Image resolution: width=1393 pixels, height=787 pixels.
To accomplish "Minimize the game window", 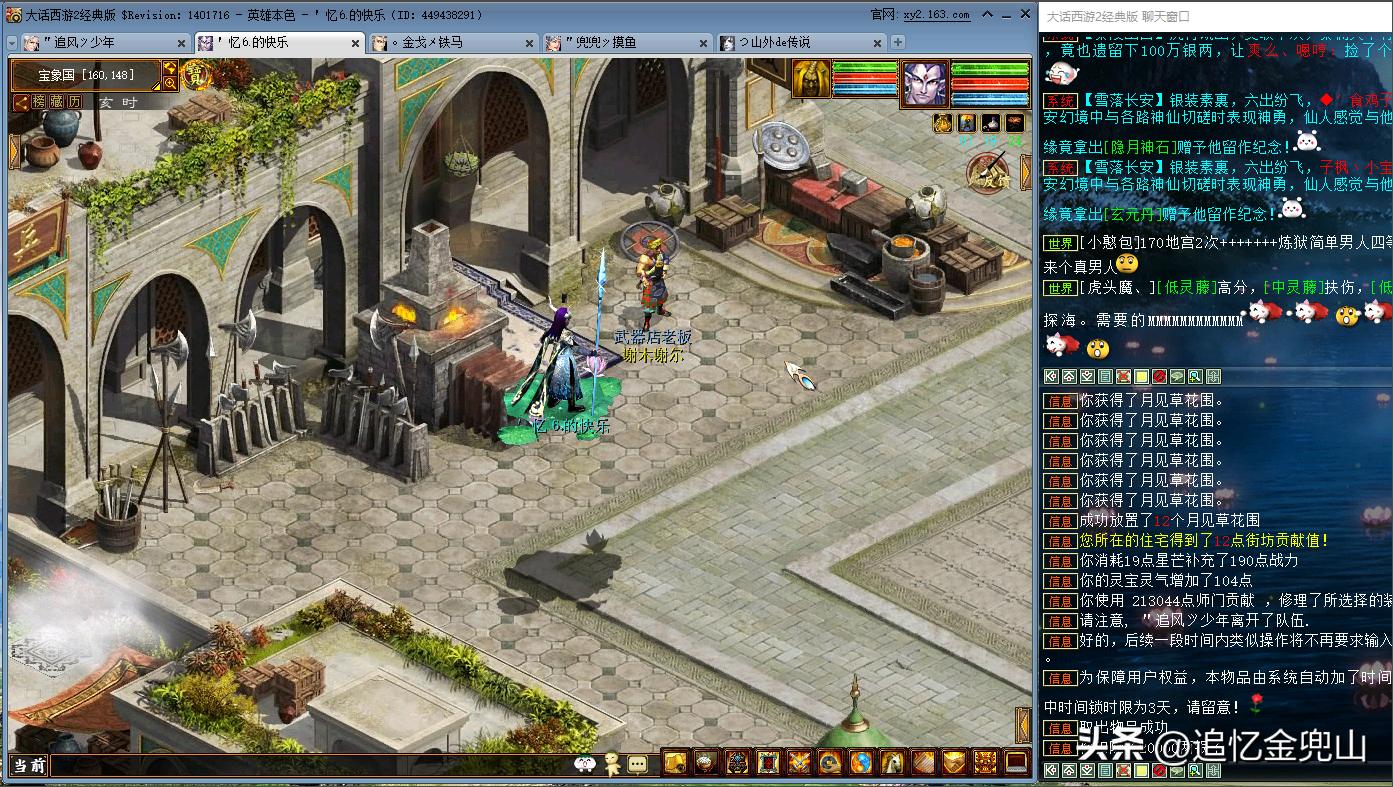I will point(987,14).
